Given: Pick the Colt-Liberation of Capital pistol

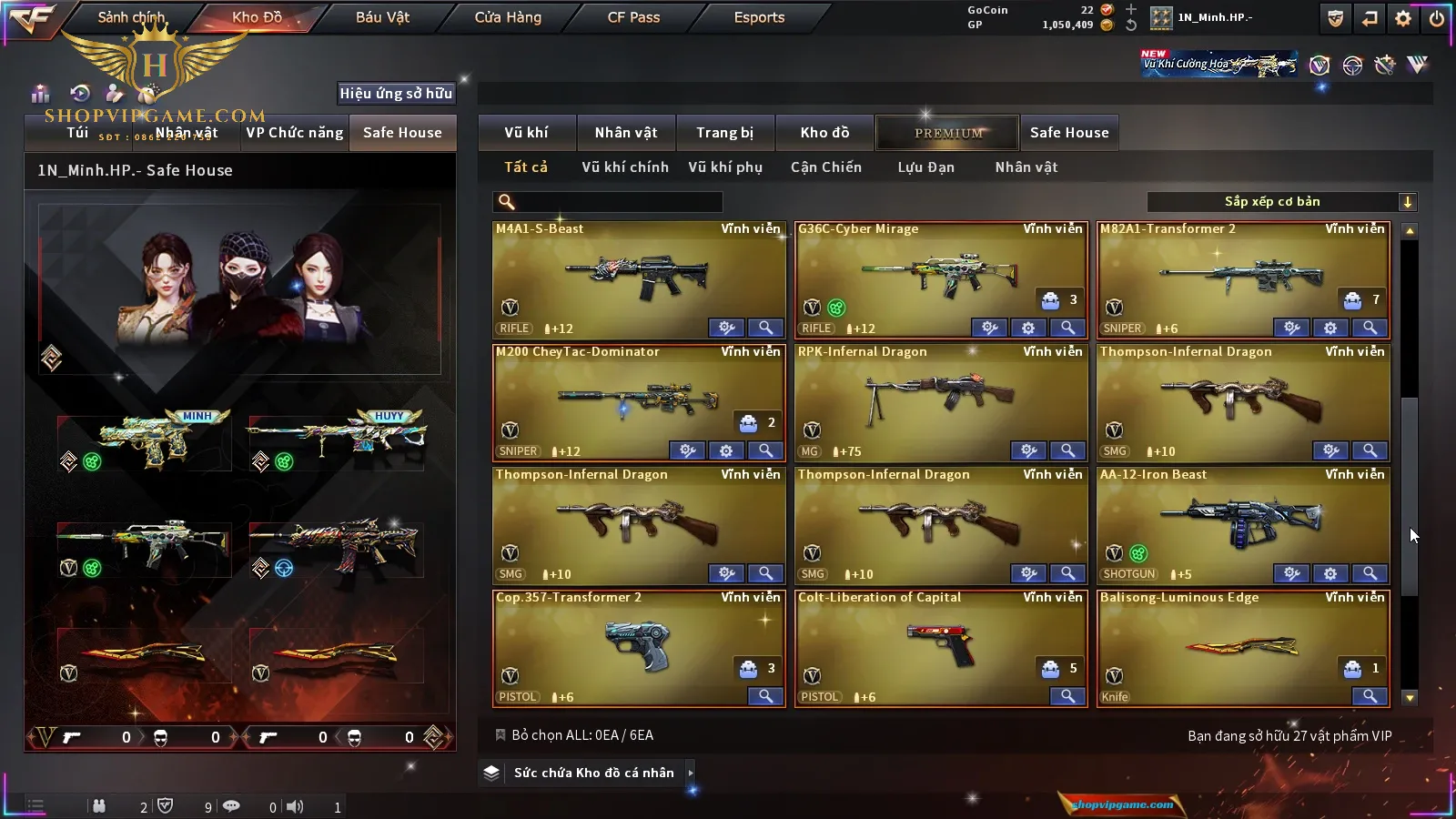Looking at the screenshot, I should click(940, 644).
